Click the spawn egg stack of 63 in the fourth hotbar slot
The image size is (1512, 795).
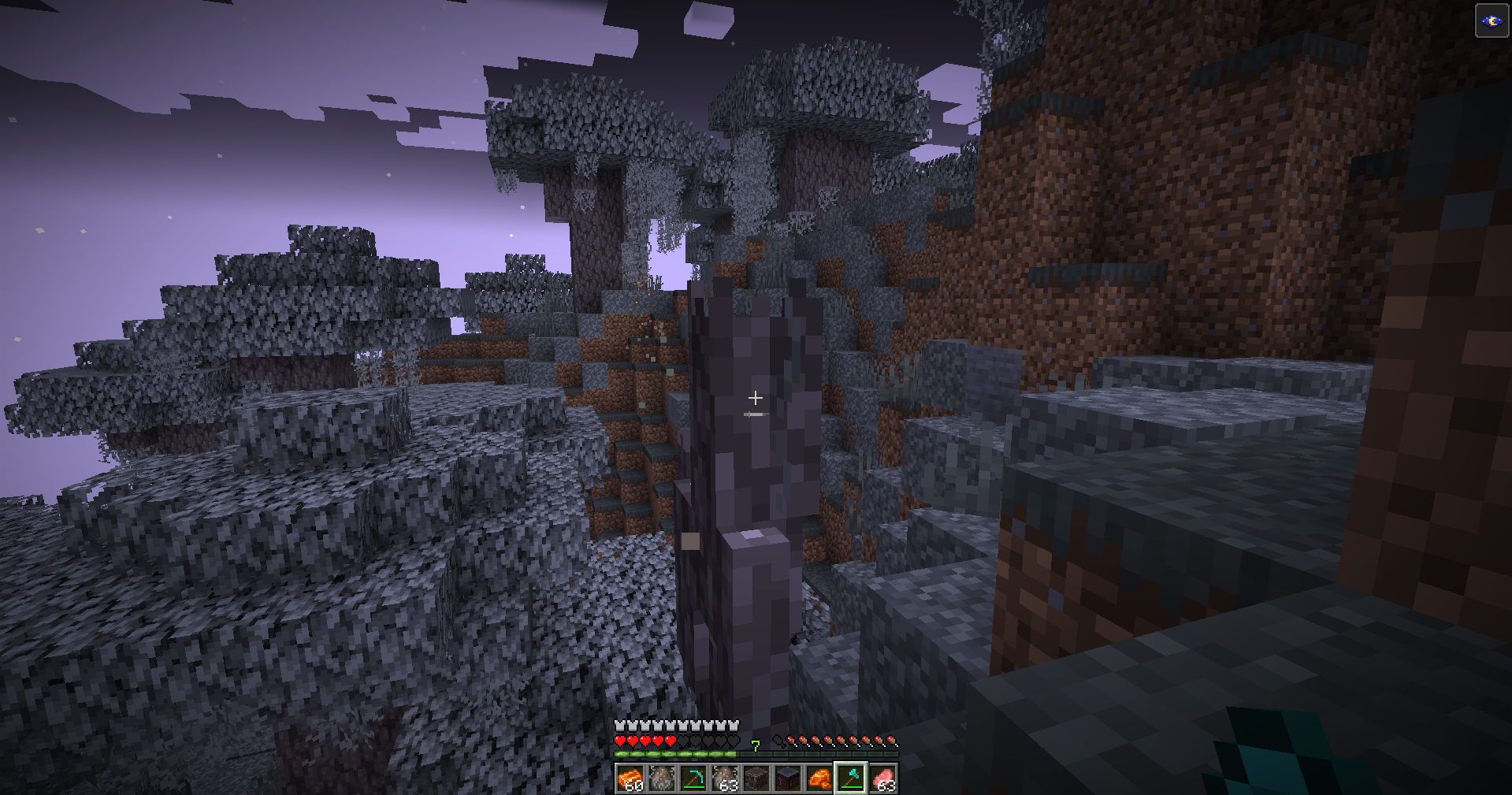click(725, 778)
